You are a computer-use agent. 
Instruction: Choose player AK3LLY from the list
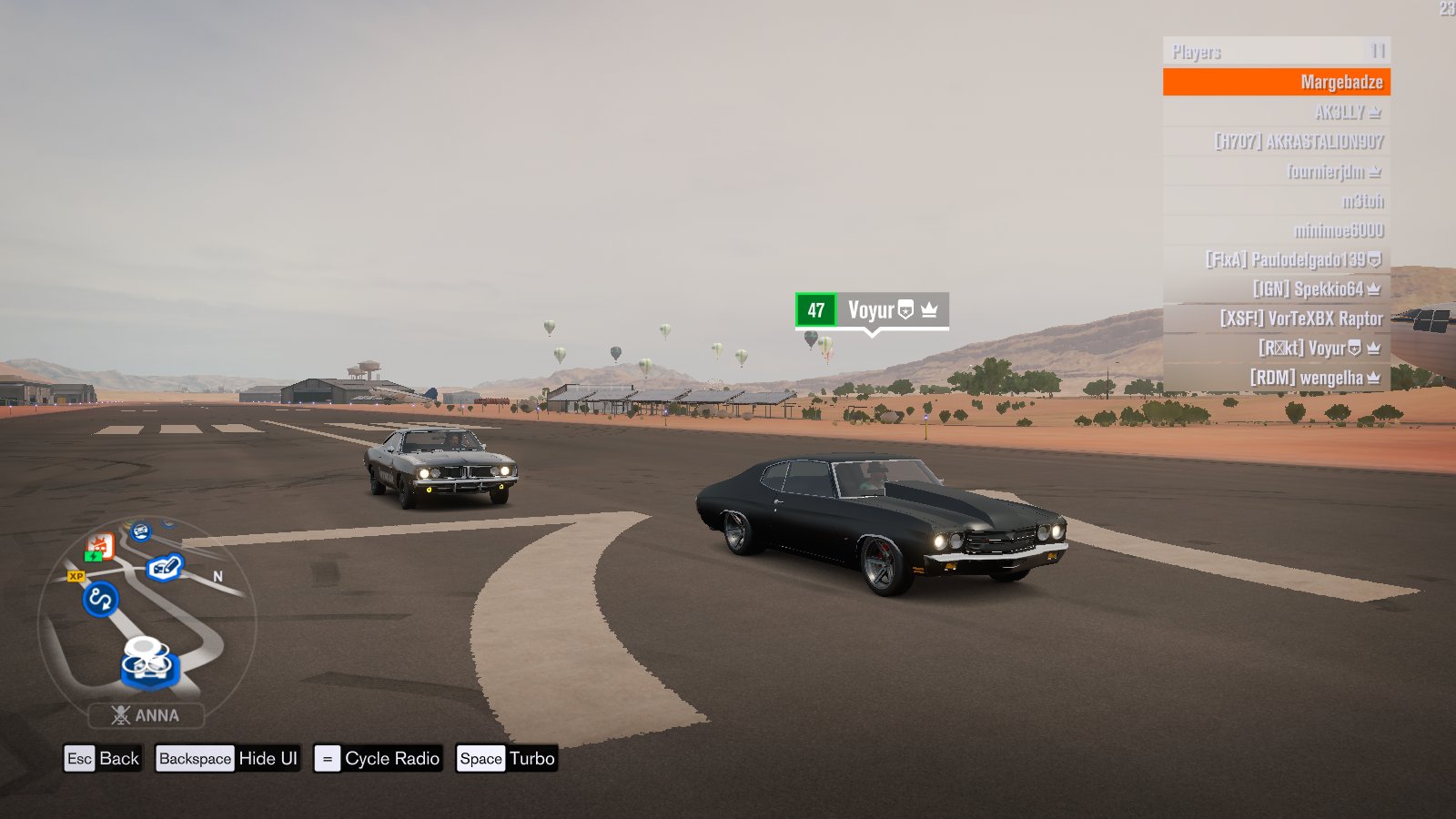(x=1276, y=112)
